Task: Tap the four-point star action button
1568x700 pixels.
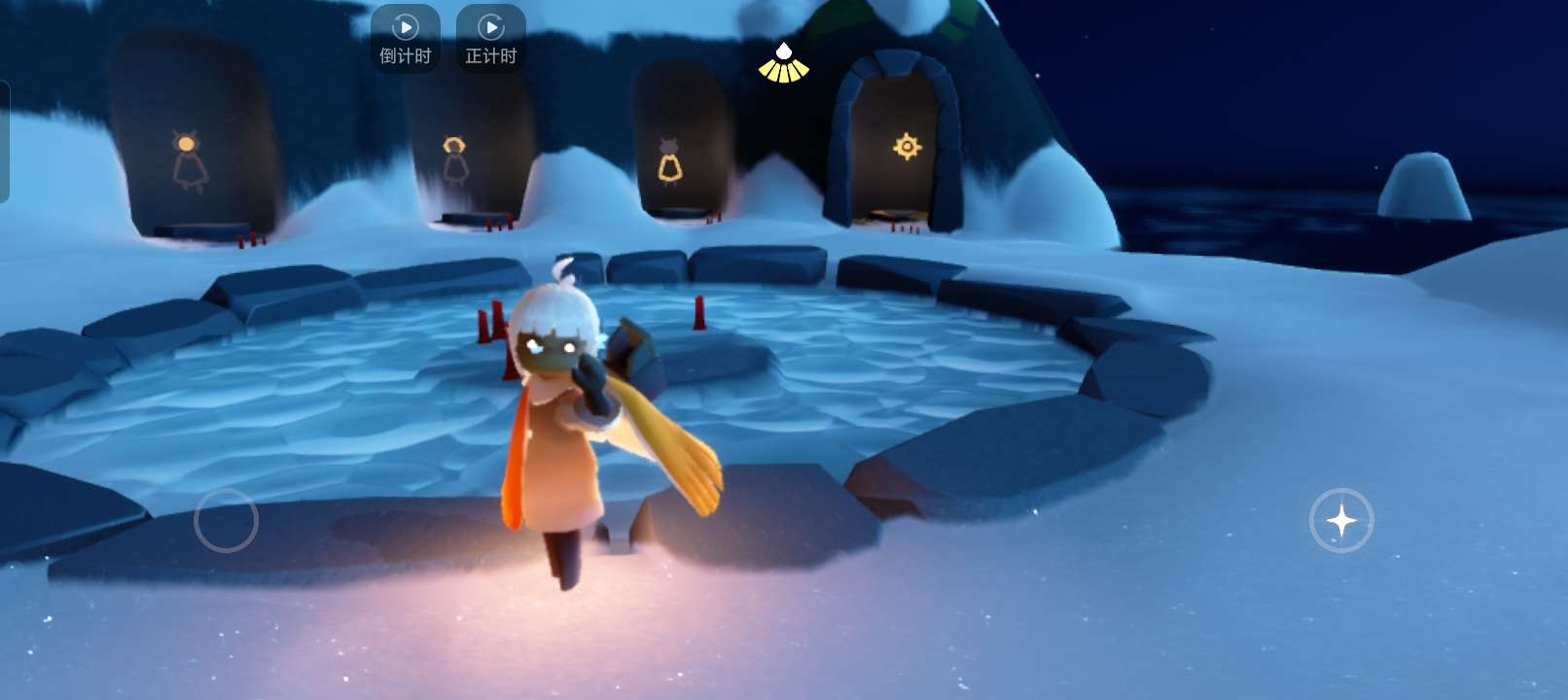Action: (x=1340, y=520)
